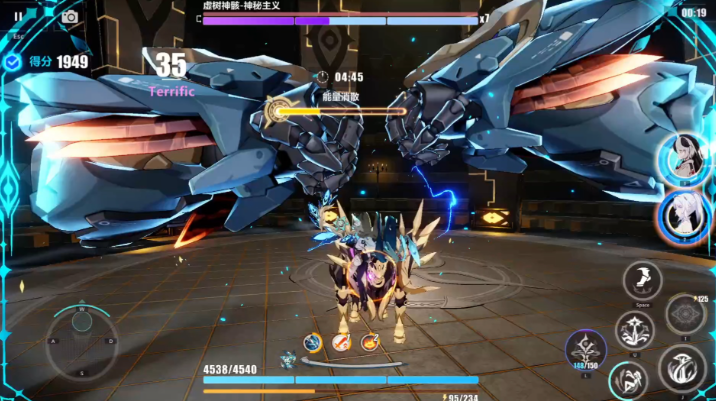This screenshot has width=716, height=401.
Task: Trigger the evade boot skill button
Action: [642, 281]
